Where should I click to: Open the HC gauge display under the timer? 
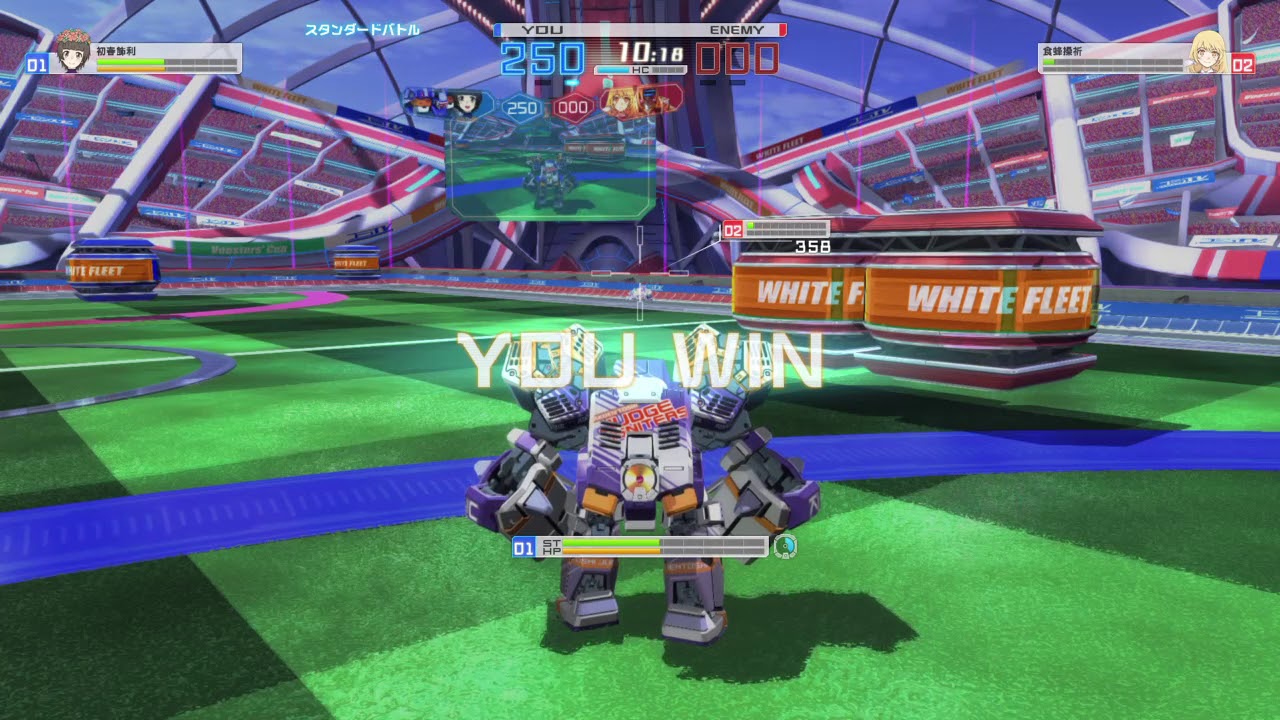point(640,69)
